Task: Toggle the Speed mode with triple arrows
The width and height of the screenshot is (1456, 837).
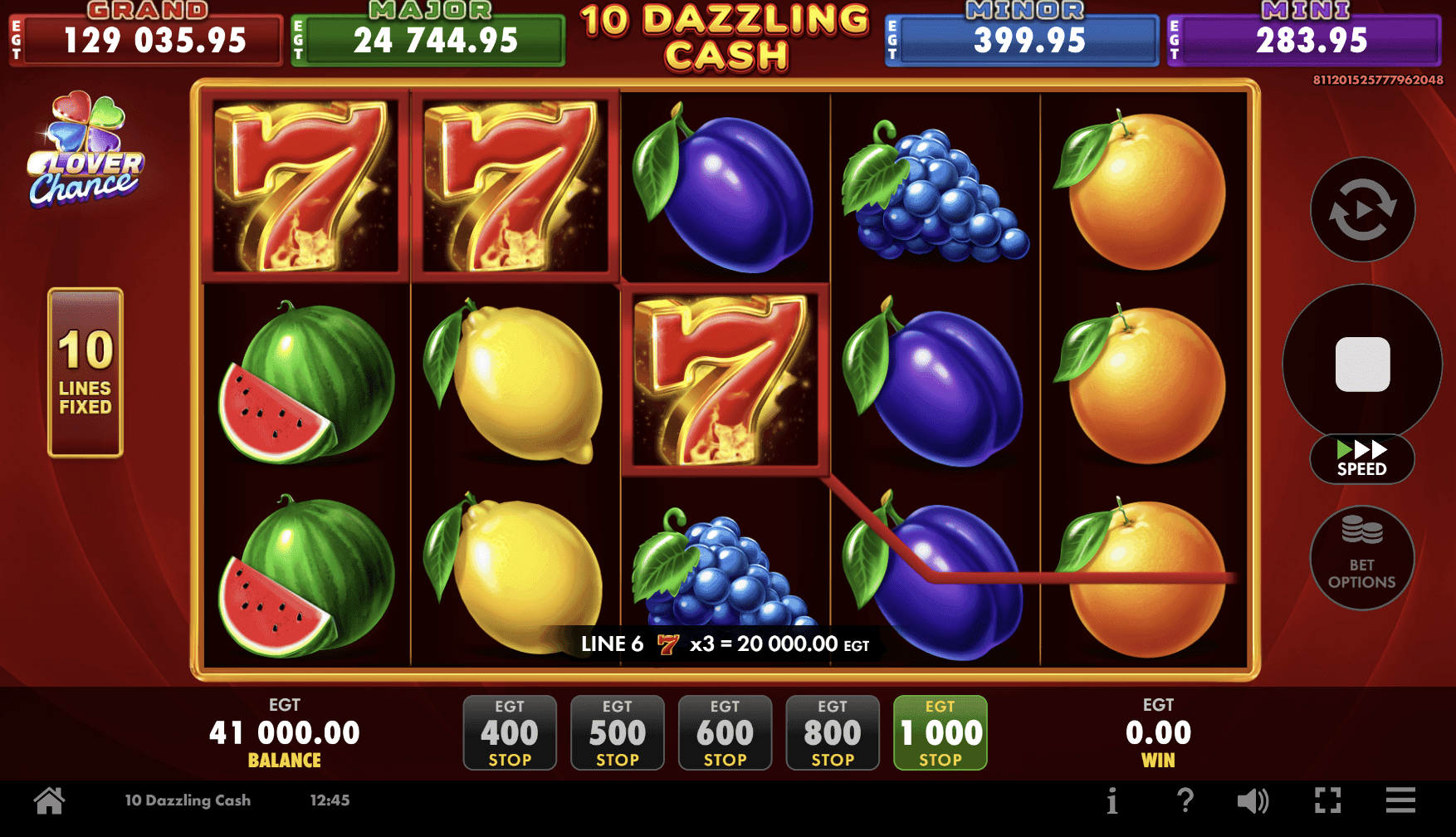Action: coord(1362,458)
